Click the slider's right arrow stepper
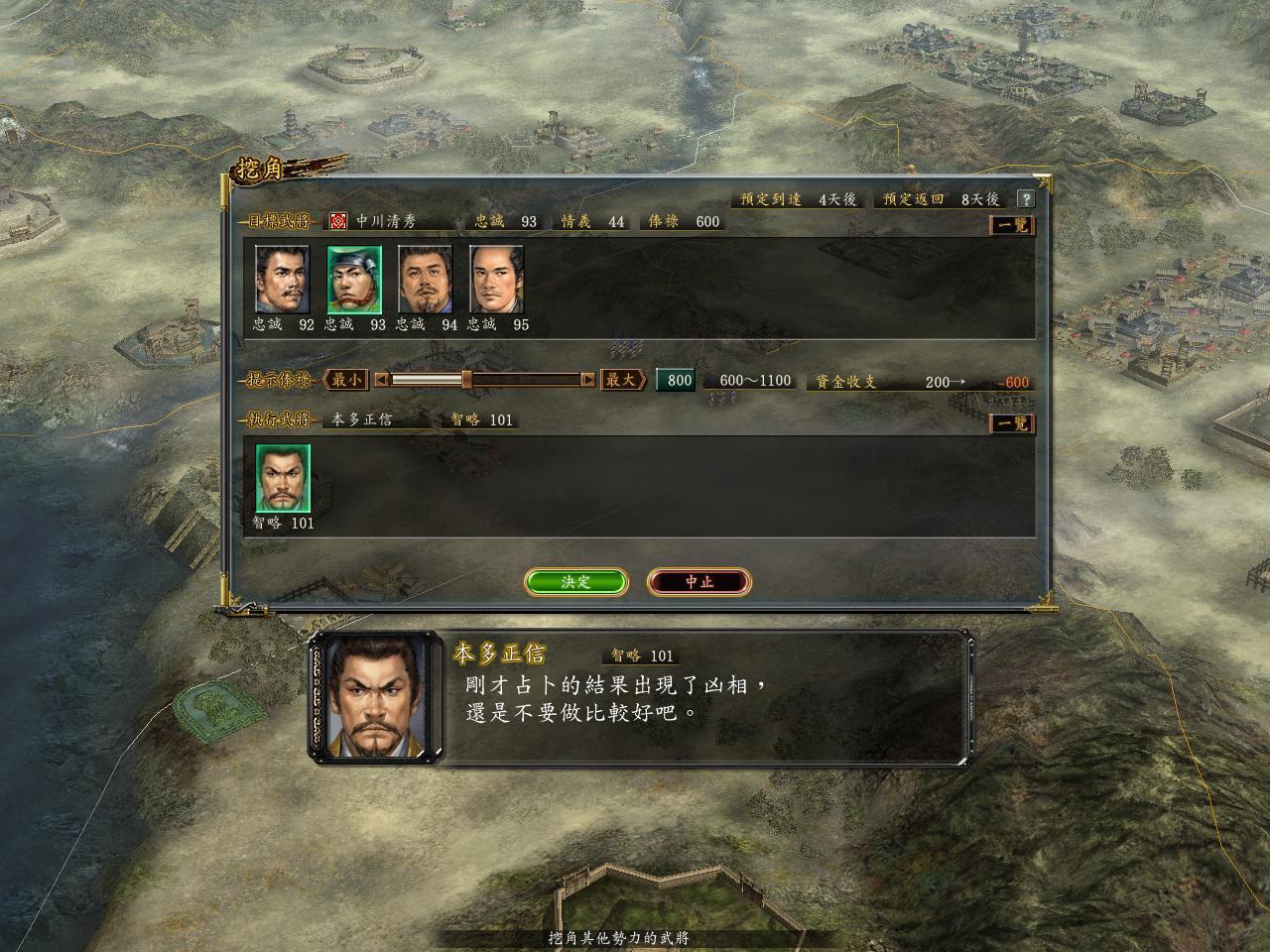1270x952 pixels. [x=588, y=380]
